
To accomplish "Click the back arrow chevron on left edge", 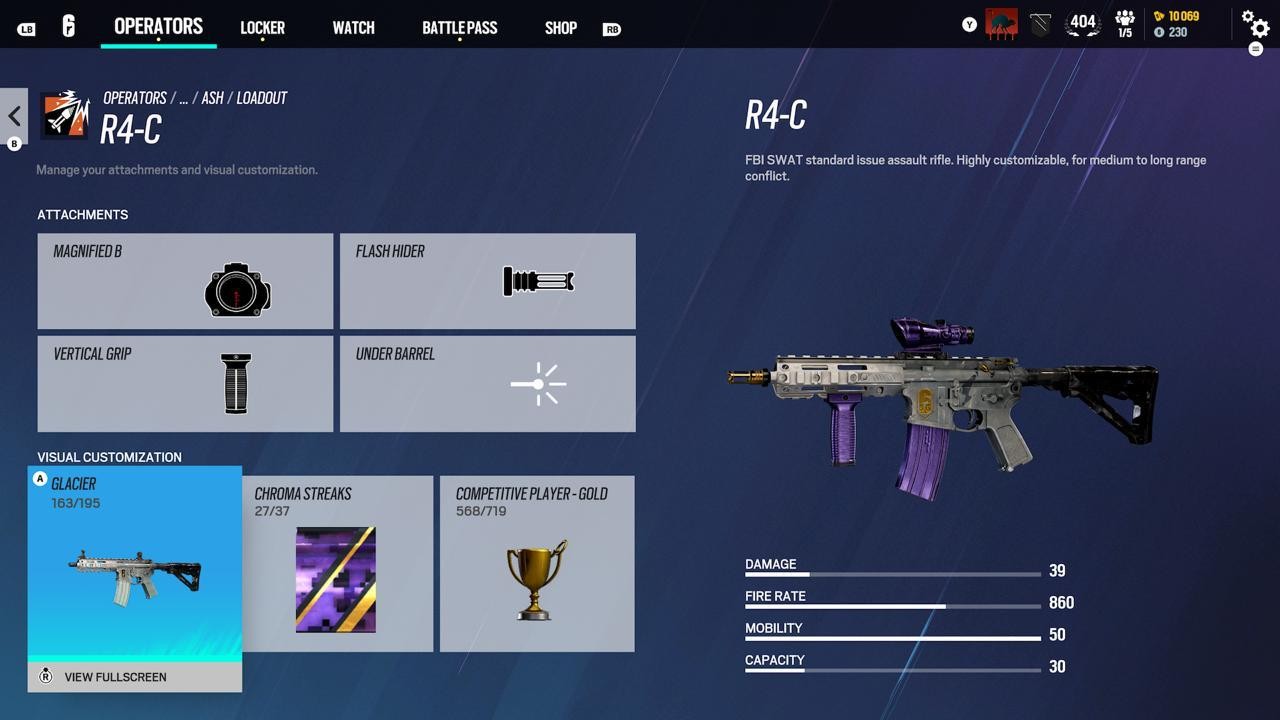I will click(13, 115).
